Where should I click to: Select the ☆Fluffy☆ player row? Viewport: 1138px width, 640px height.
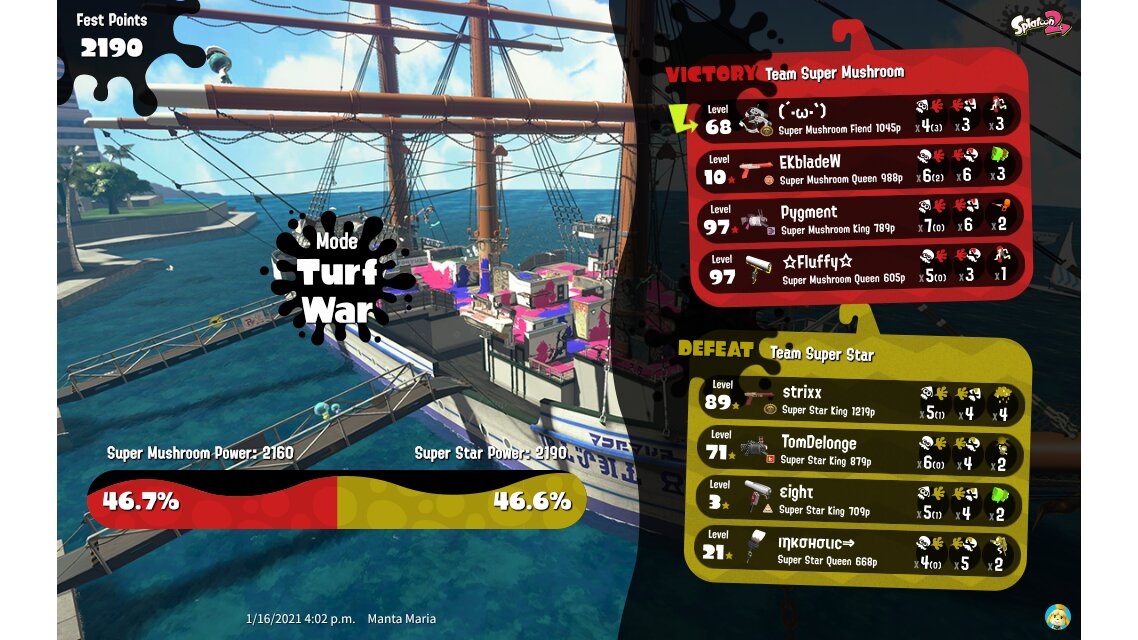click(858, 269)
